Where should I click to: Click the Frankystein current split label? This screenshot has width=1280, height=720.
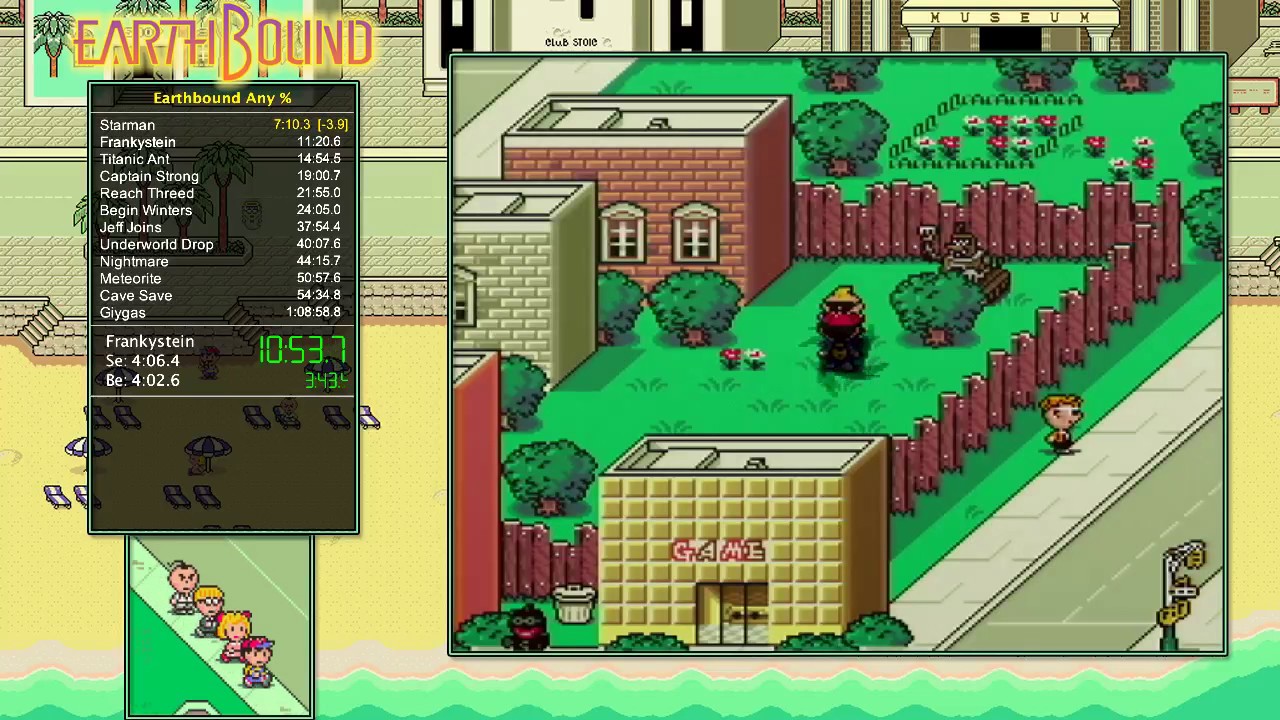tap(149, 341)
